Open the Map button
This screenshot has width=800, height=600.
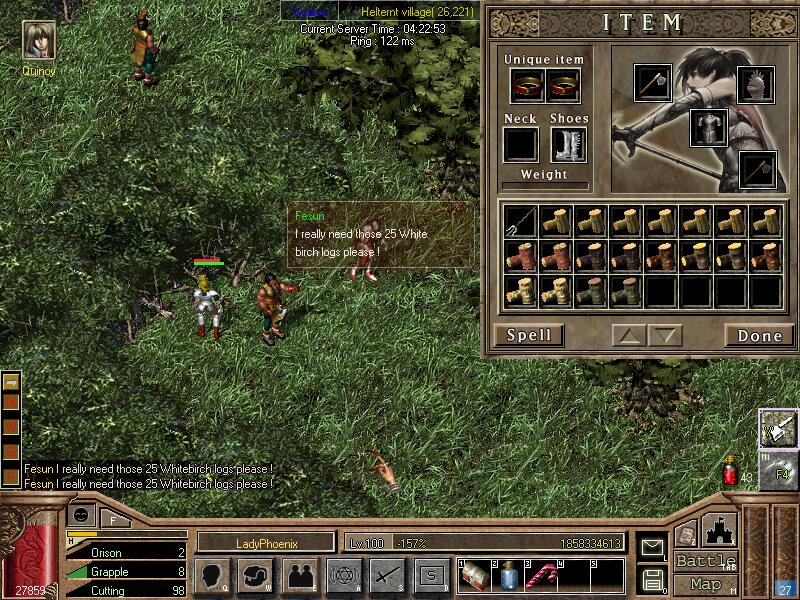pyautogui.click(x=705, y=584)
